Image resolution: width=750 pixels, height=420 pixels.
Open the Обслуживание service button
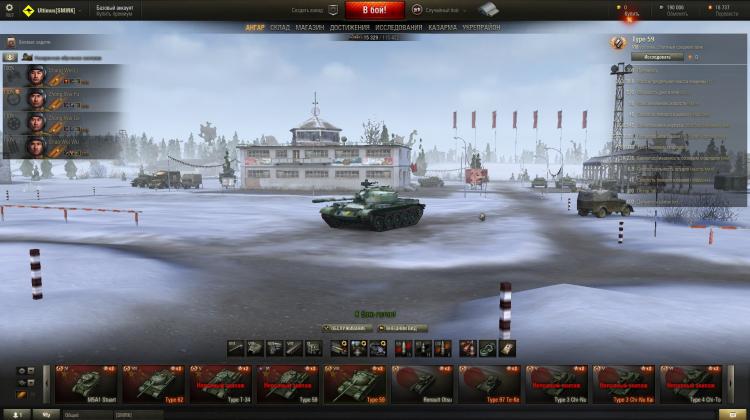click(x=345, y=328)
